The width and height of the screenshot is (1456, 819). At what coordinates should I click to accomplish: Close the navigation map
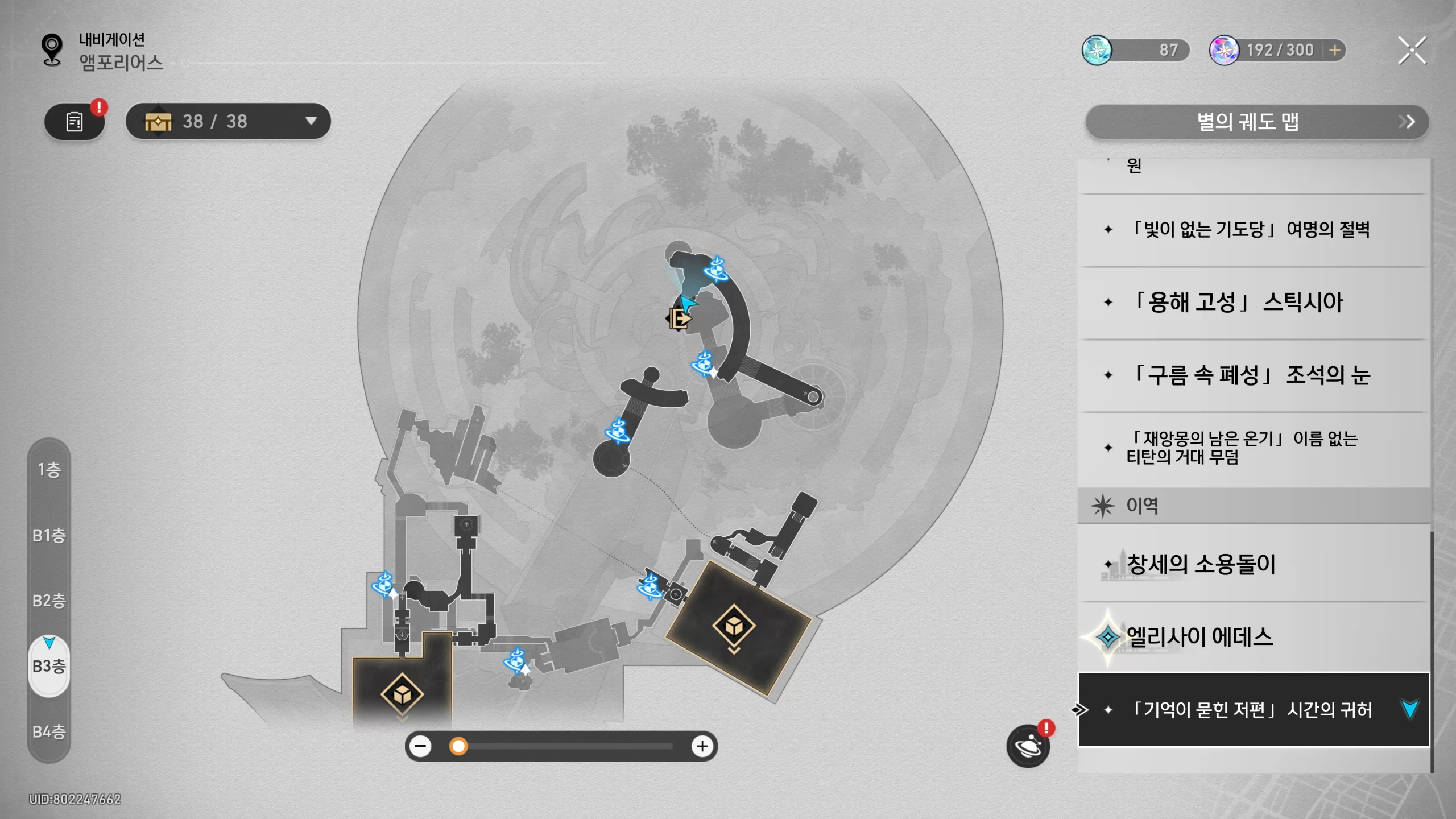point(1412,51)
